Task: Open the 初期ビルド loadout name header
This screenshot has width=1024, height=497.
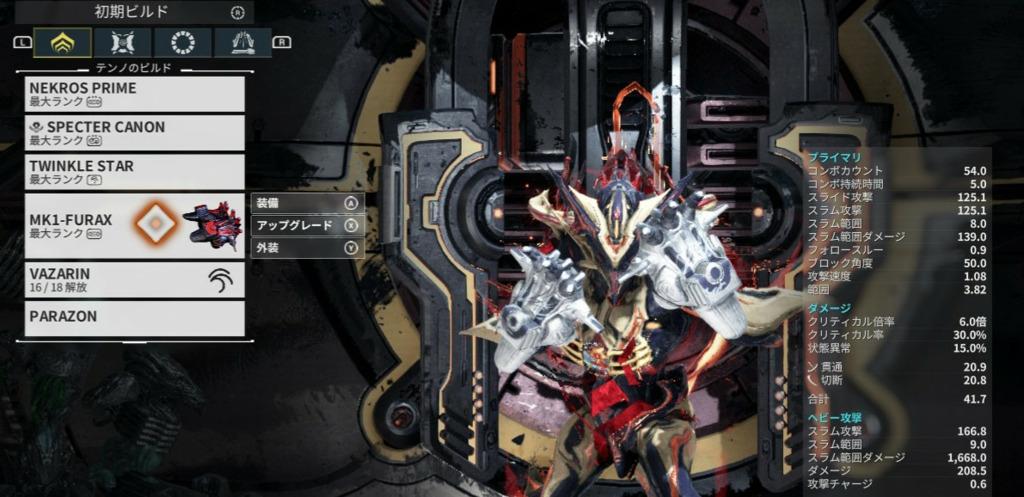Action: [x=135, y=12]
